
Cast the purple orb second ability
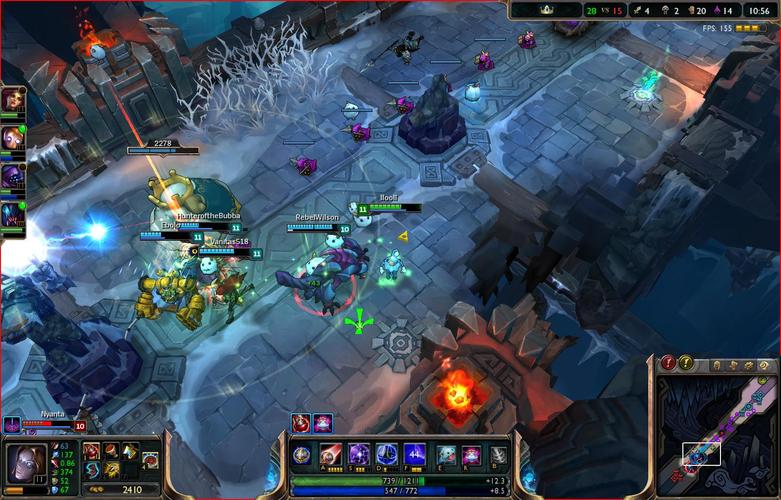coord(359,454)
